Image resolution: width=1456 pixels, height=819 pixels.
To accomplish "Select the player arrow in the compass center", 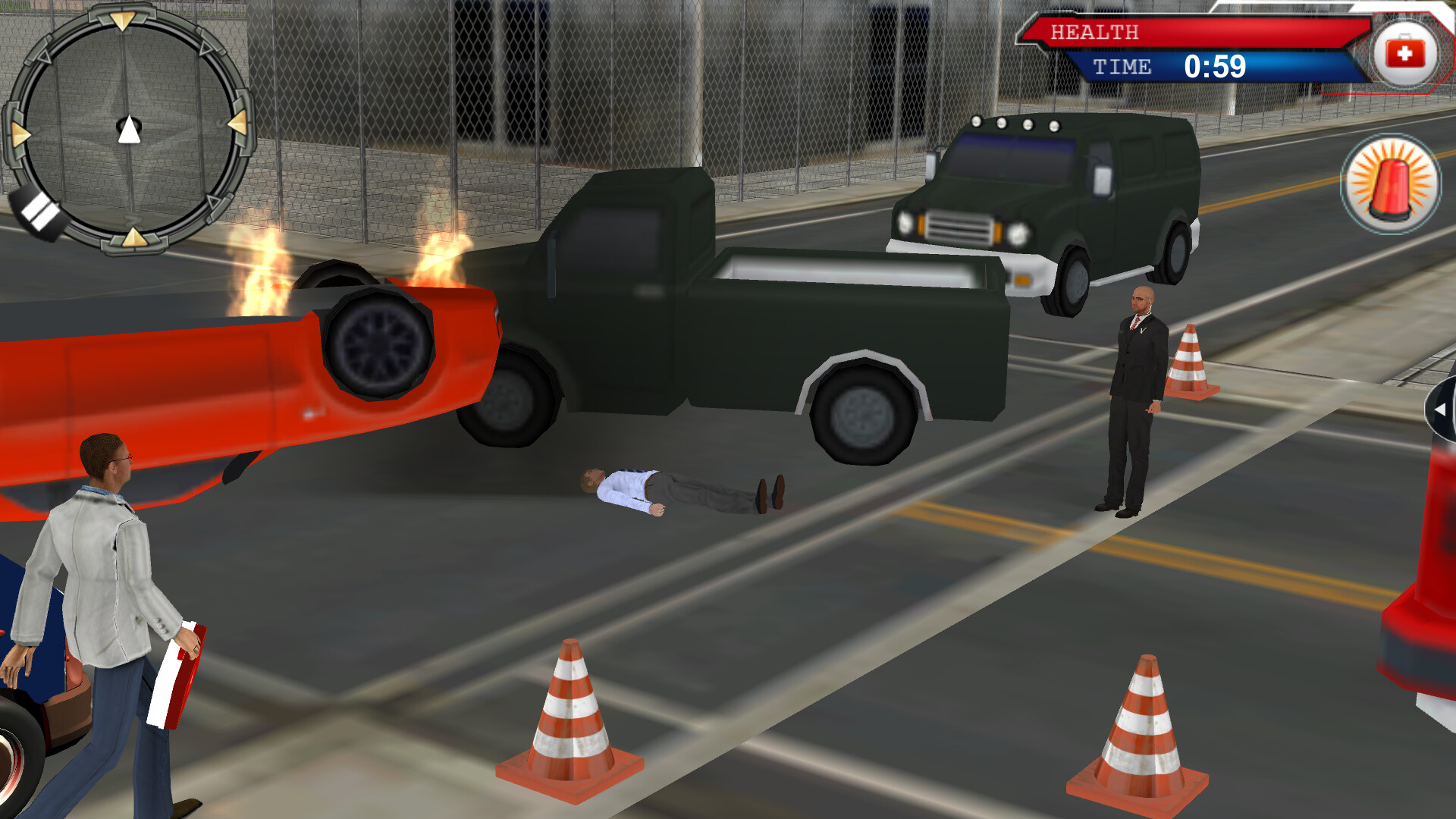I will click(x=130, y=127).
